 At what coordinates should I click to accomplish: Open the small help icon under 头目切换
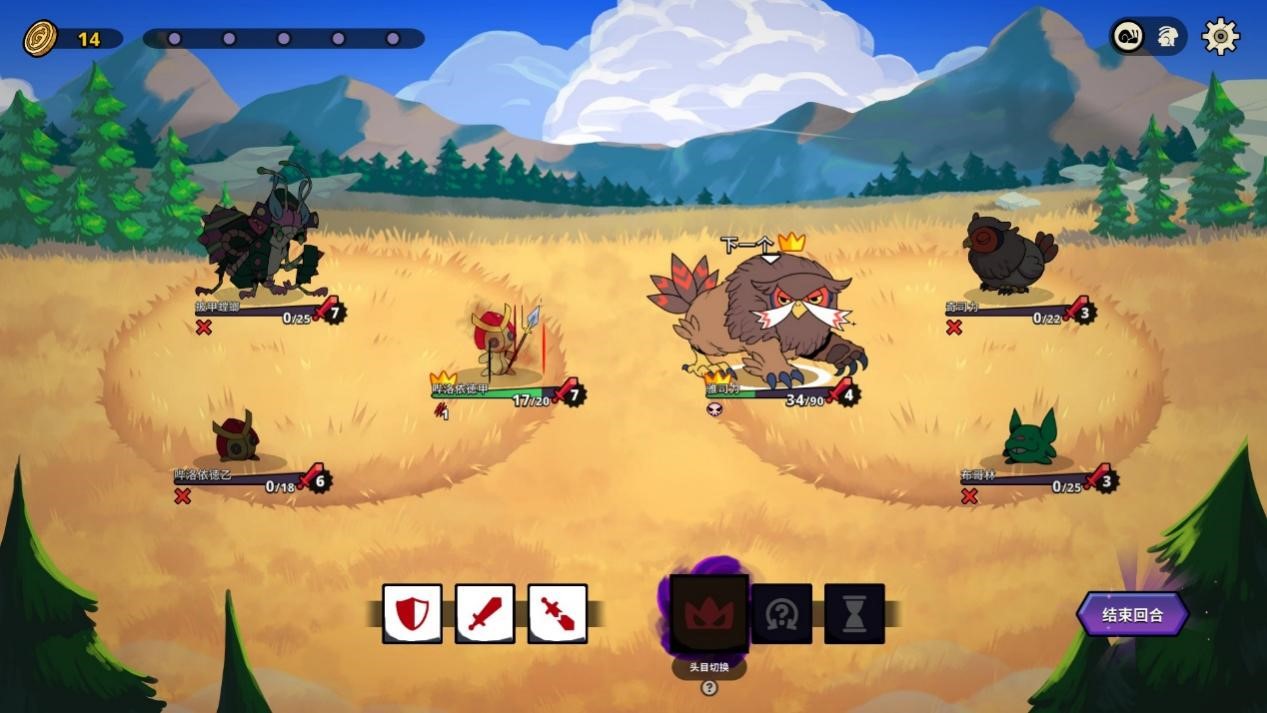[709, 688]
